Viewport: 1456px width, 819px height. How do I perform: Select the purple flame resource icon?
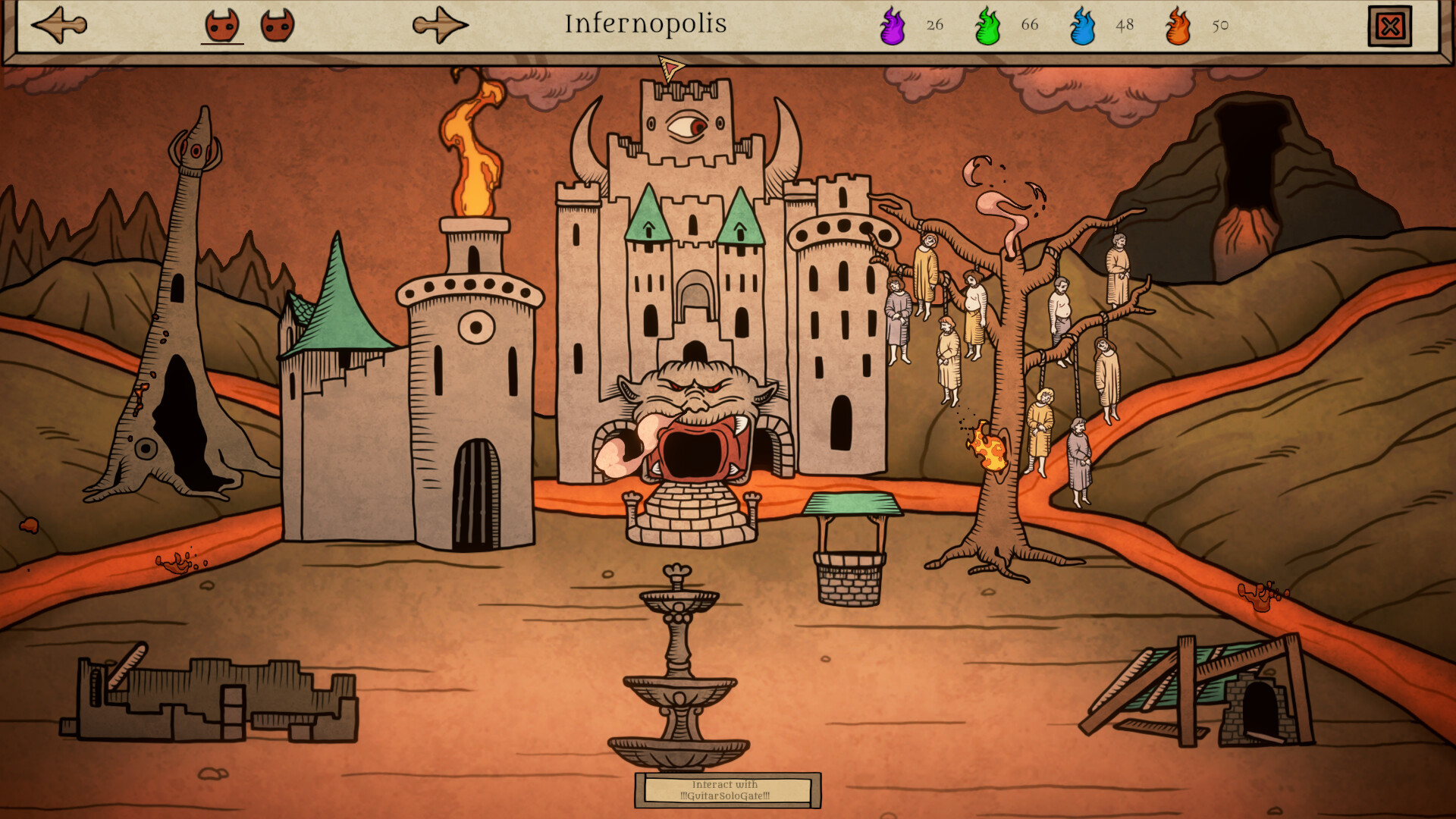pos(893,25)
